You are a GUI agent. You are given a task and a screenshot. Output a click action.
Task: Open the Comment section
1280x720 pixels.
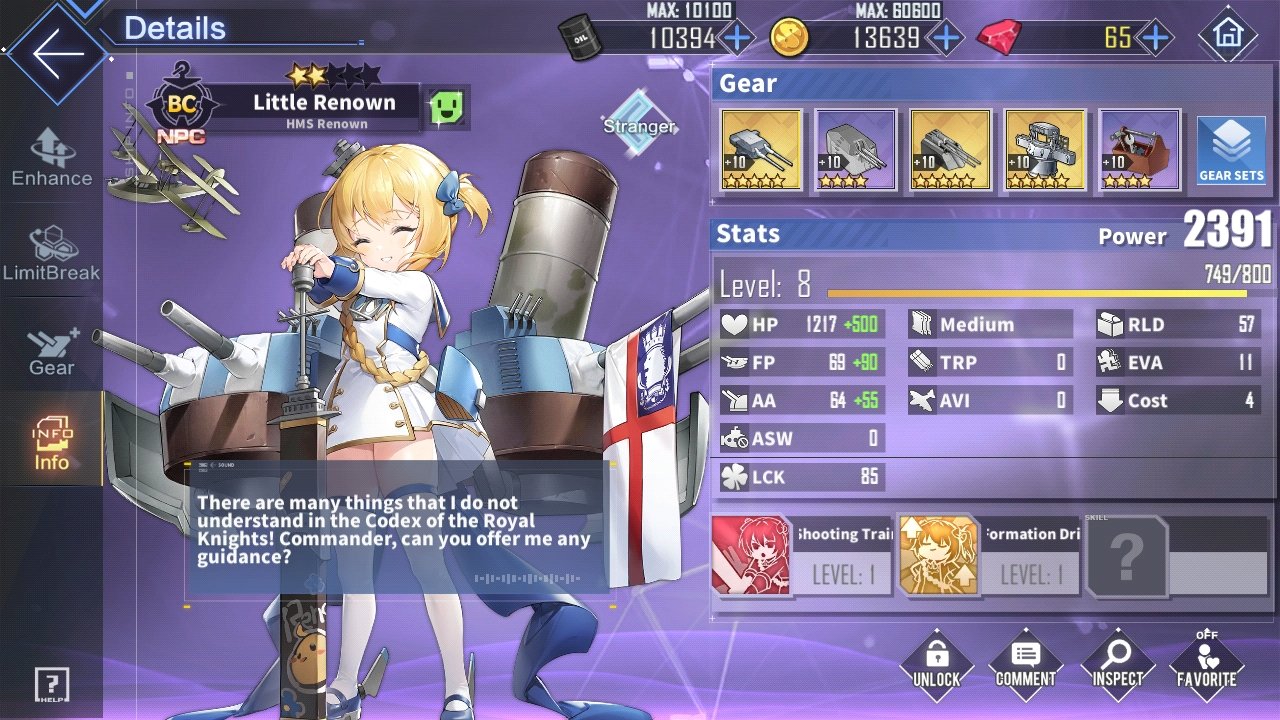pos(1025,664)
